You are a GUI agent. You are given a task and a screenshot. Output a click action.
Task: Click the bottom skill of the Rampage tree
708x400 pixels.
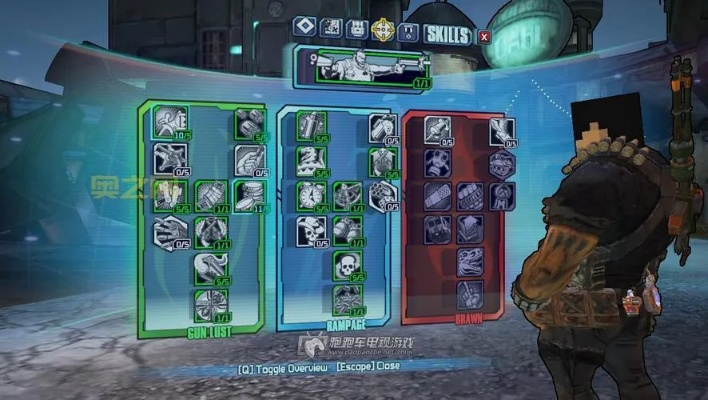[346, 298]
